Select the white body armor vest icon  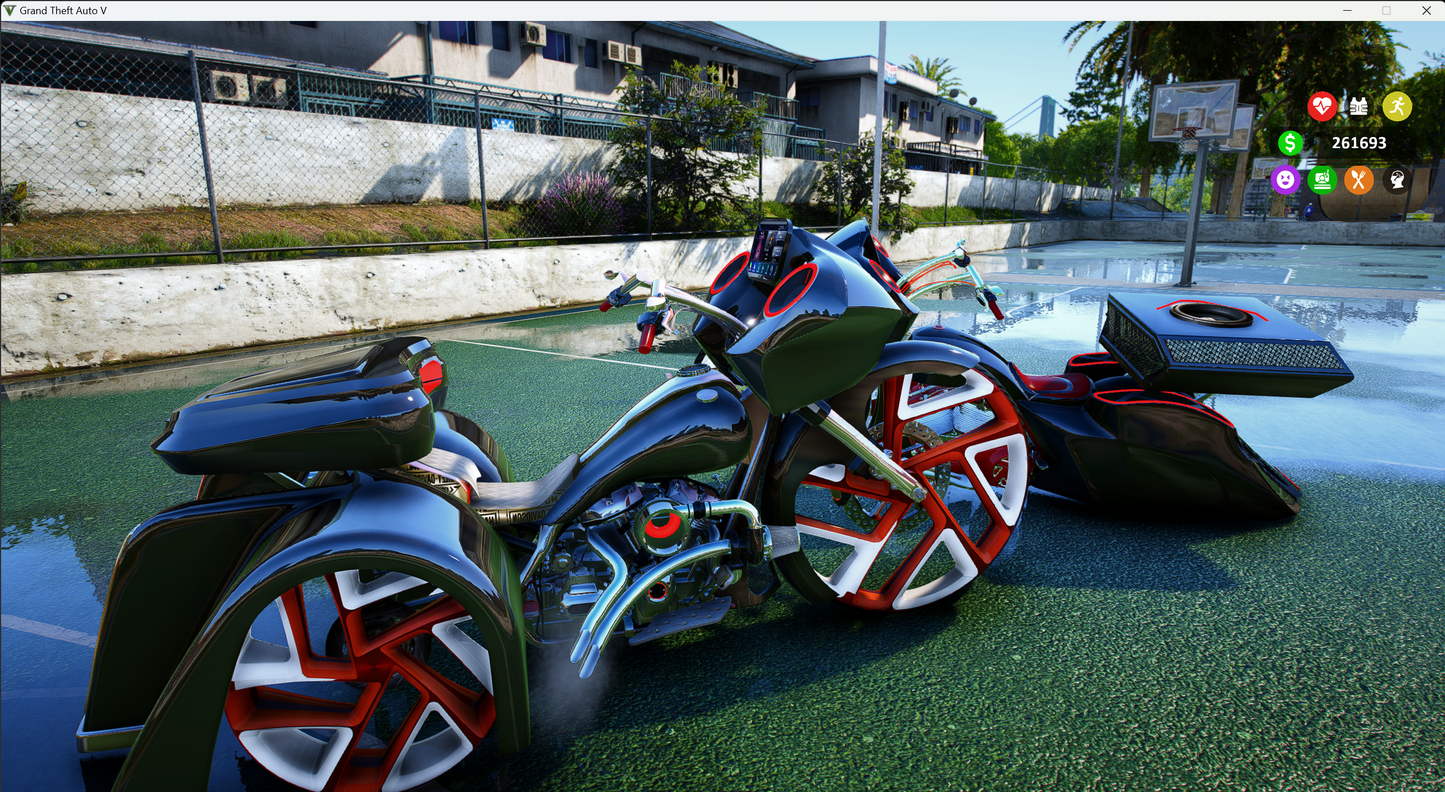(x=1359, y=106)
